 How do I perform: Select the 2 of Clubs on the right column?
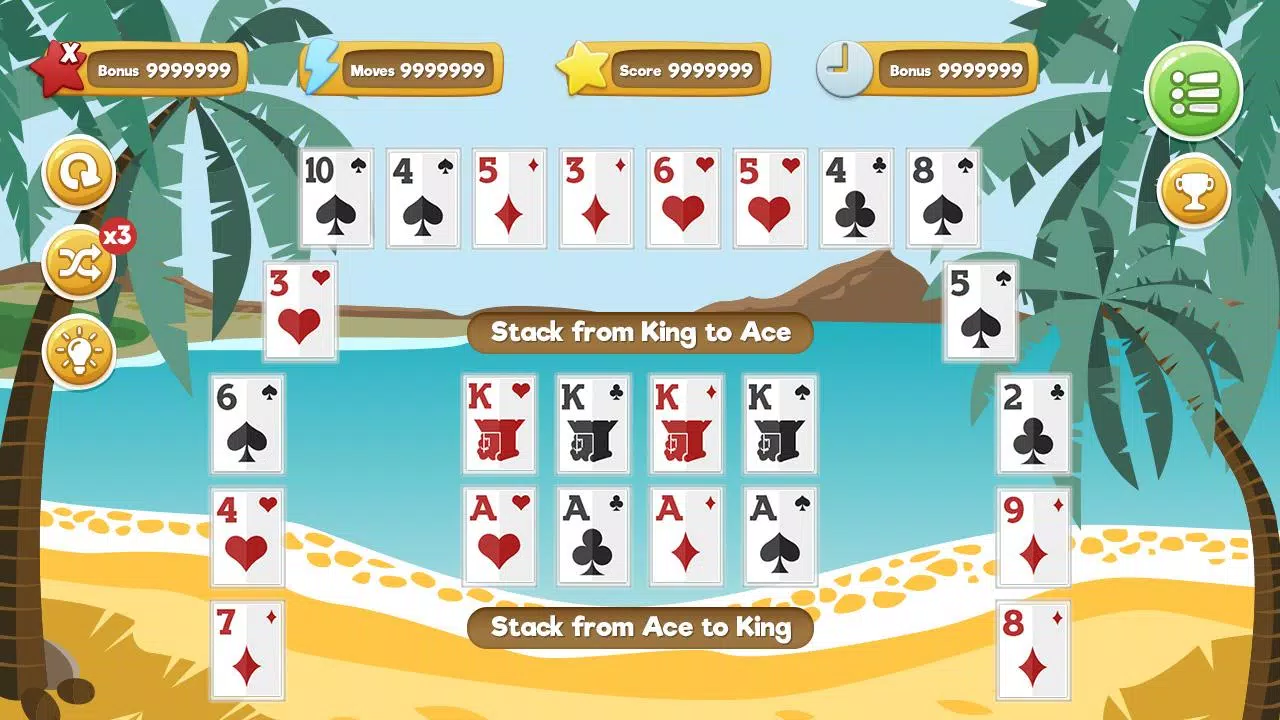1033,424
